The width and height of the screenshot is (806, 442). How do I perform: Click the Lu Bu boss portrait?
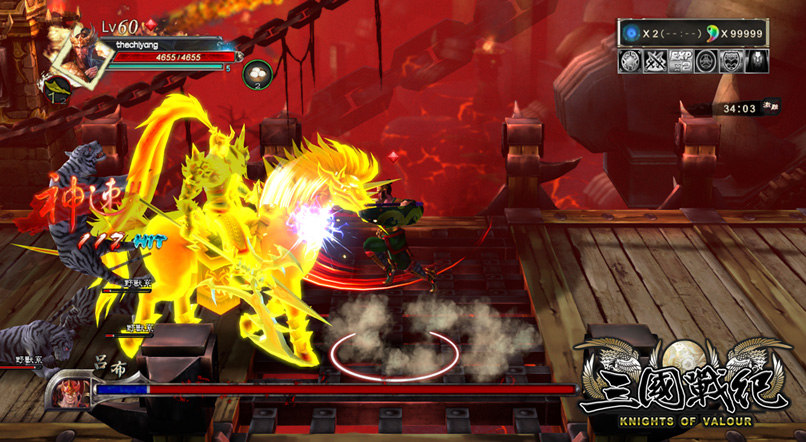point(72,389)
